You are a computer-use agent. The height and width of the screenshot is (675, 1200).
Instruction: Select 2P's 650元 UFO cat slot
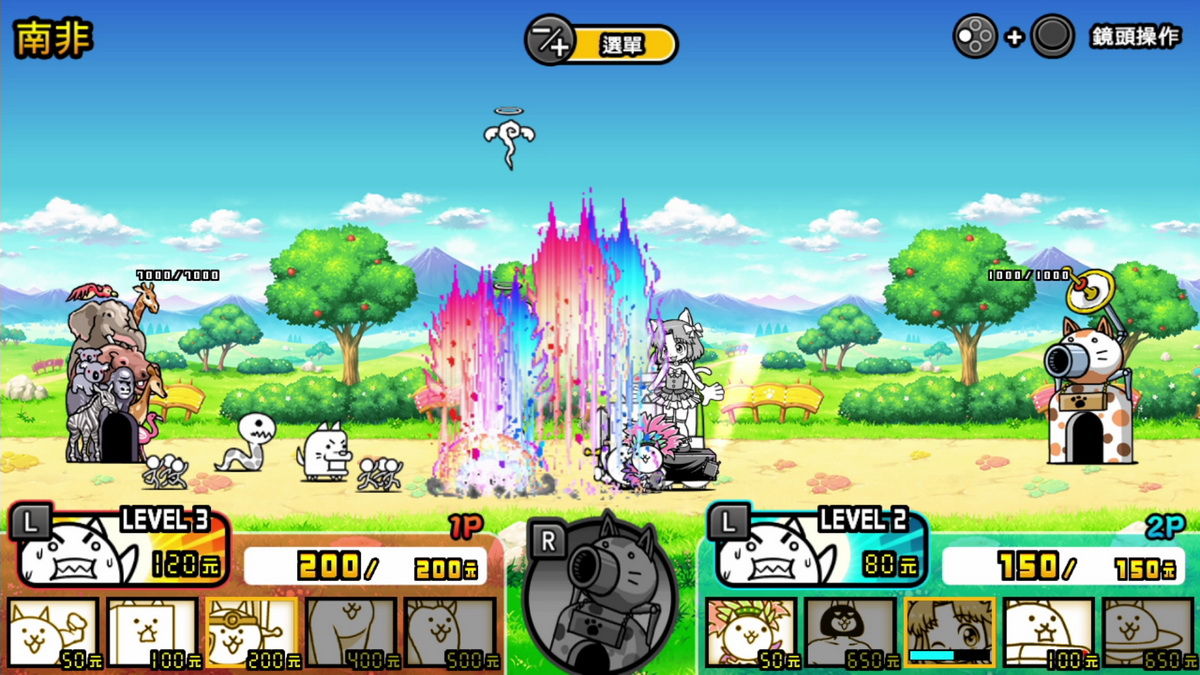pyautogui.click(x=1148, y=633)
